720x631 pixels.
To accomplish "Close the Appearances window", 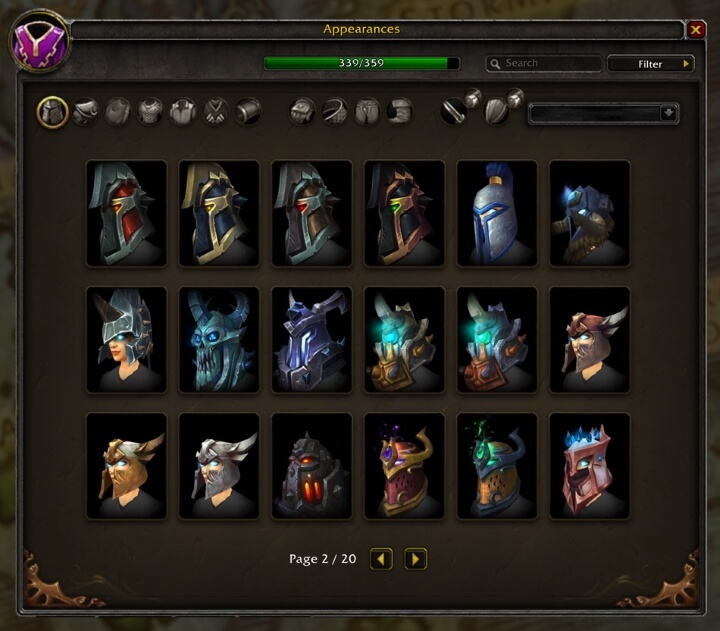I will click(696, 30).
